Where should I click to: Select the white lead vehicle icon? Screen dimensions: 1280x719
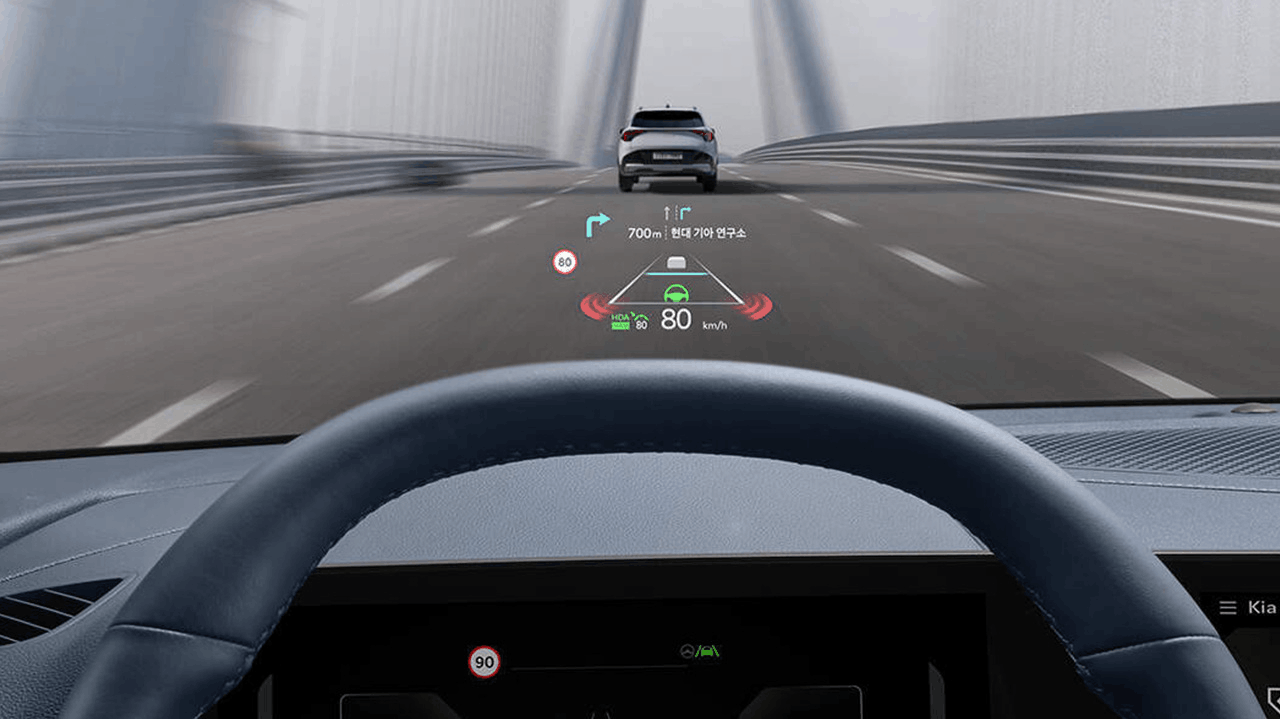[x=678, y=263]
